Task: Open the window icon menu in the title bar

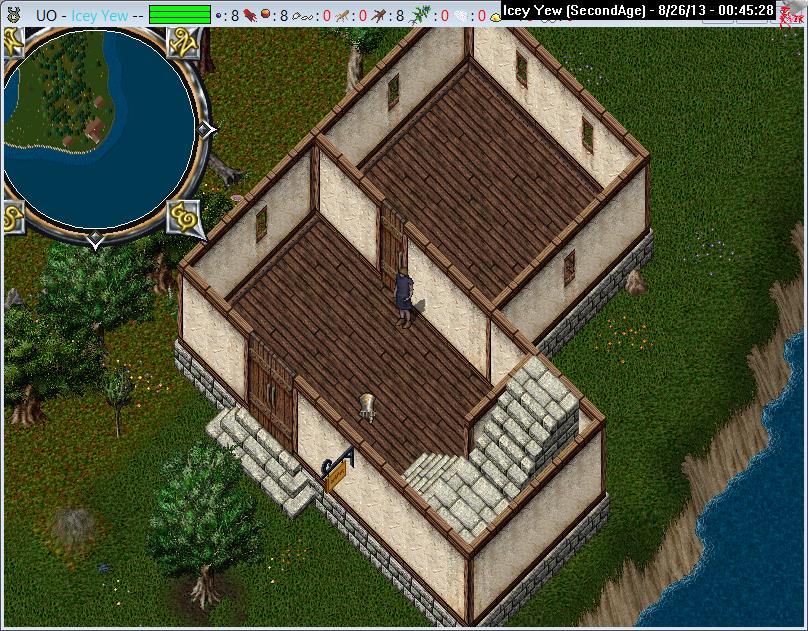Action: point(13,14)
